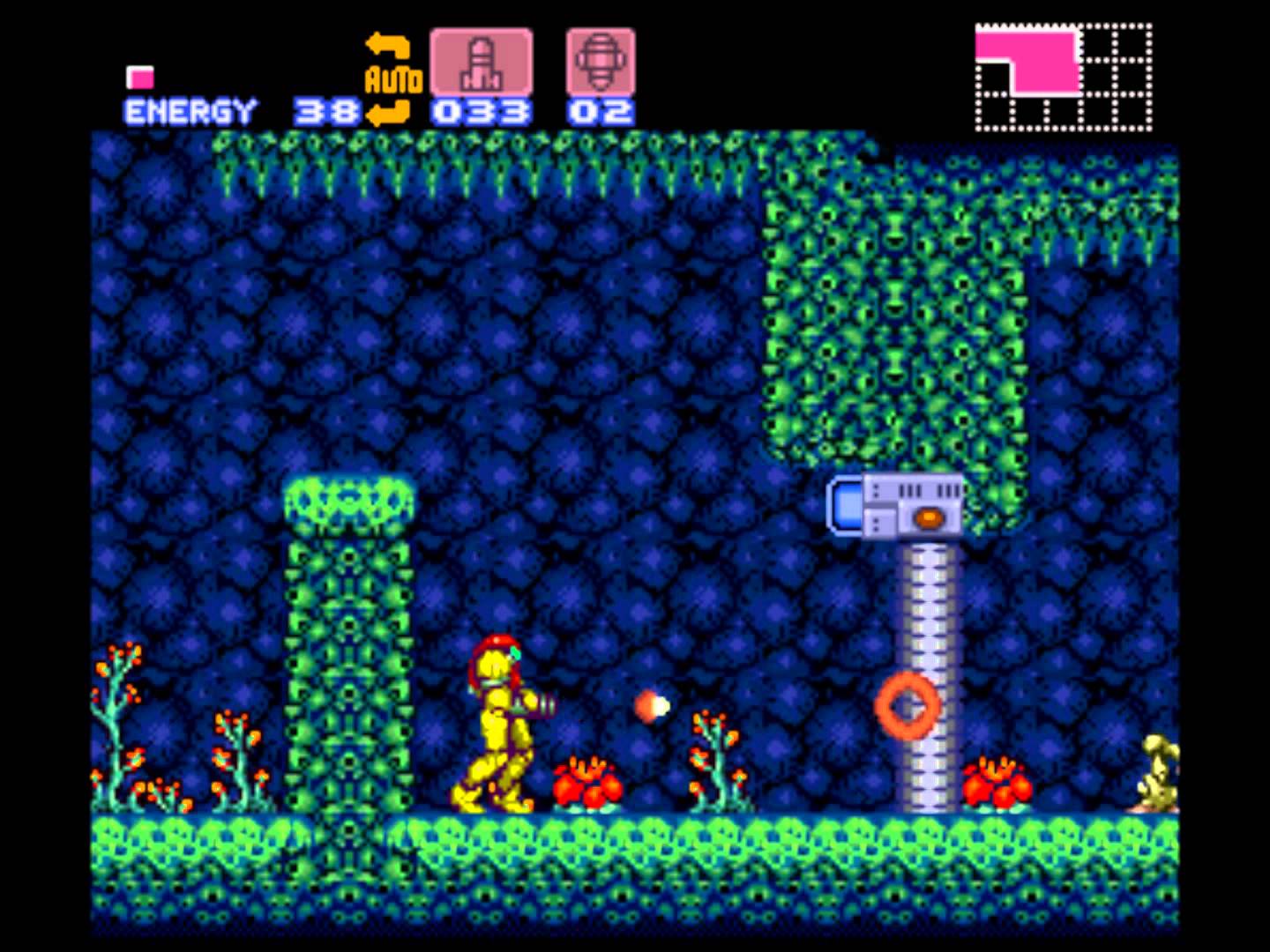Click Samus standing on the ground

(x=498, y=723)
